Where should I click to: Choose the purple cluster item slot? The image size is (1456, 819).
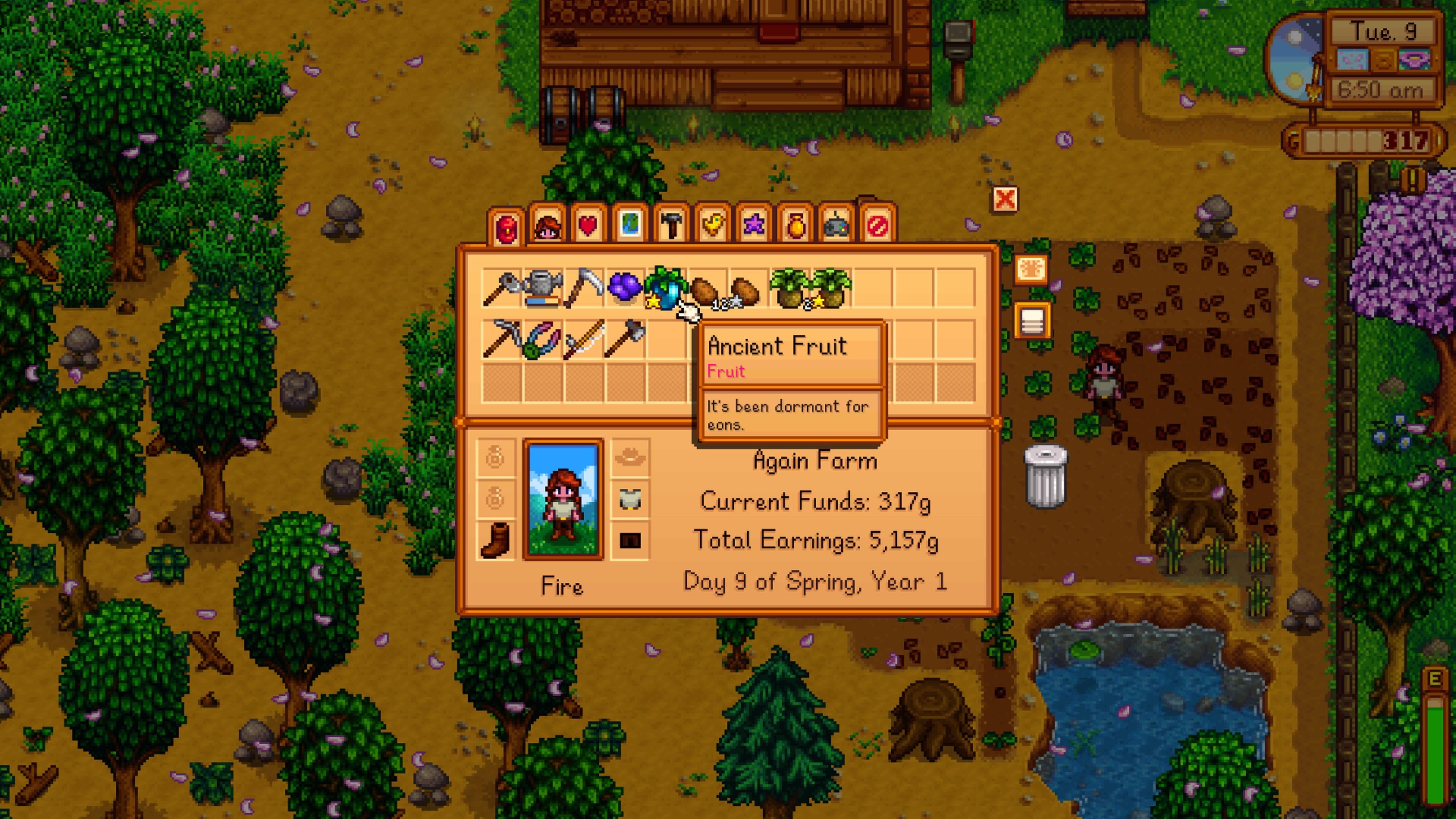pyautogui.click(x=624, y=288)
